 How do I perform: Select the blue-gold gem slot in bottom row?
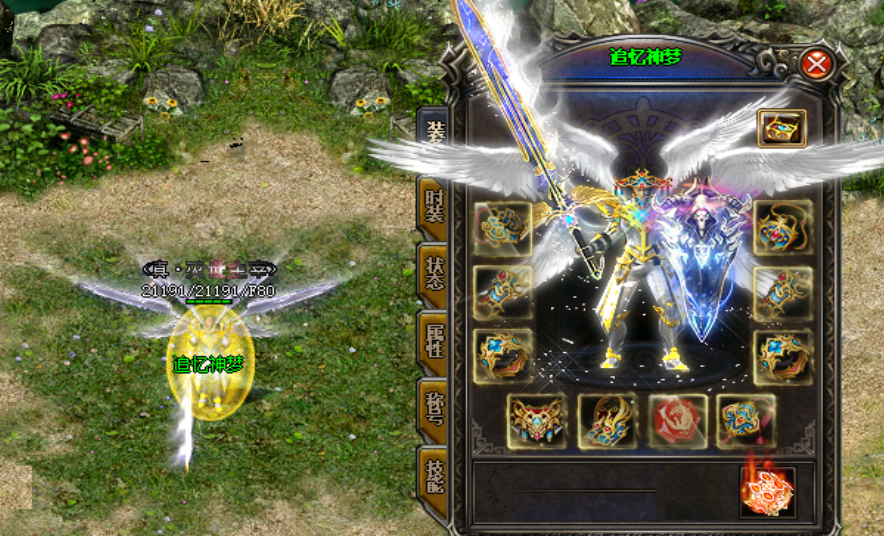tap(746, 421)
